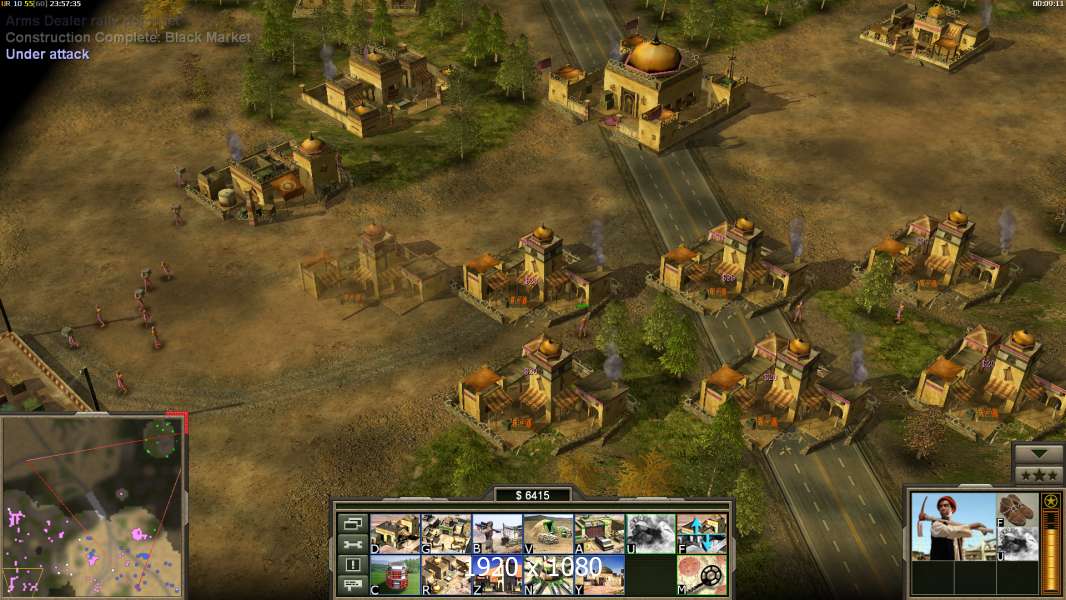Select the worker shoes upgrade icon
Viewport: 1066px width, 600px height.
coord(1018,509)
